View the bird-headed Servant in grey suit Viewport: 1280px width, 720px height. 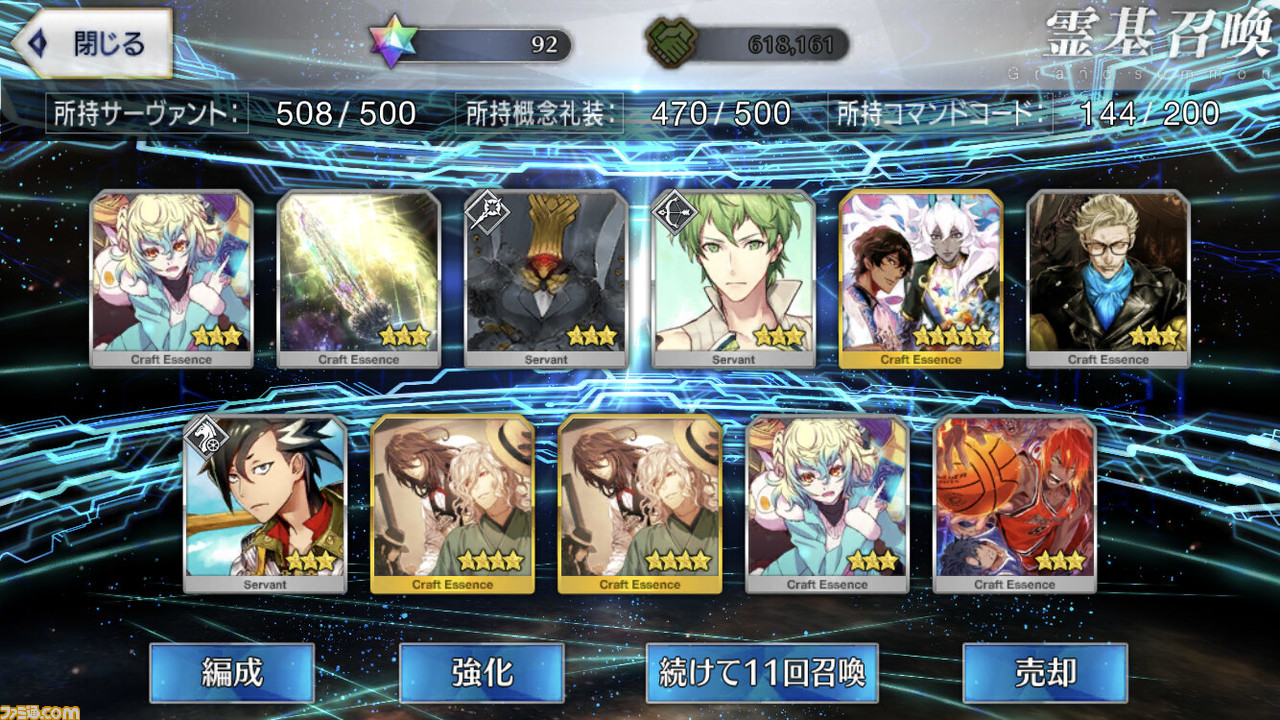546,278
